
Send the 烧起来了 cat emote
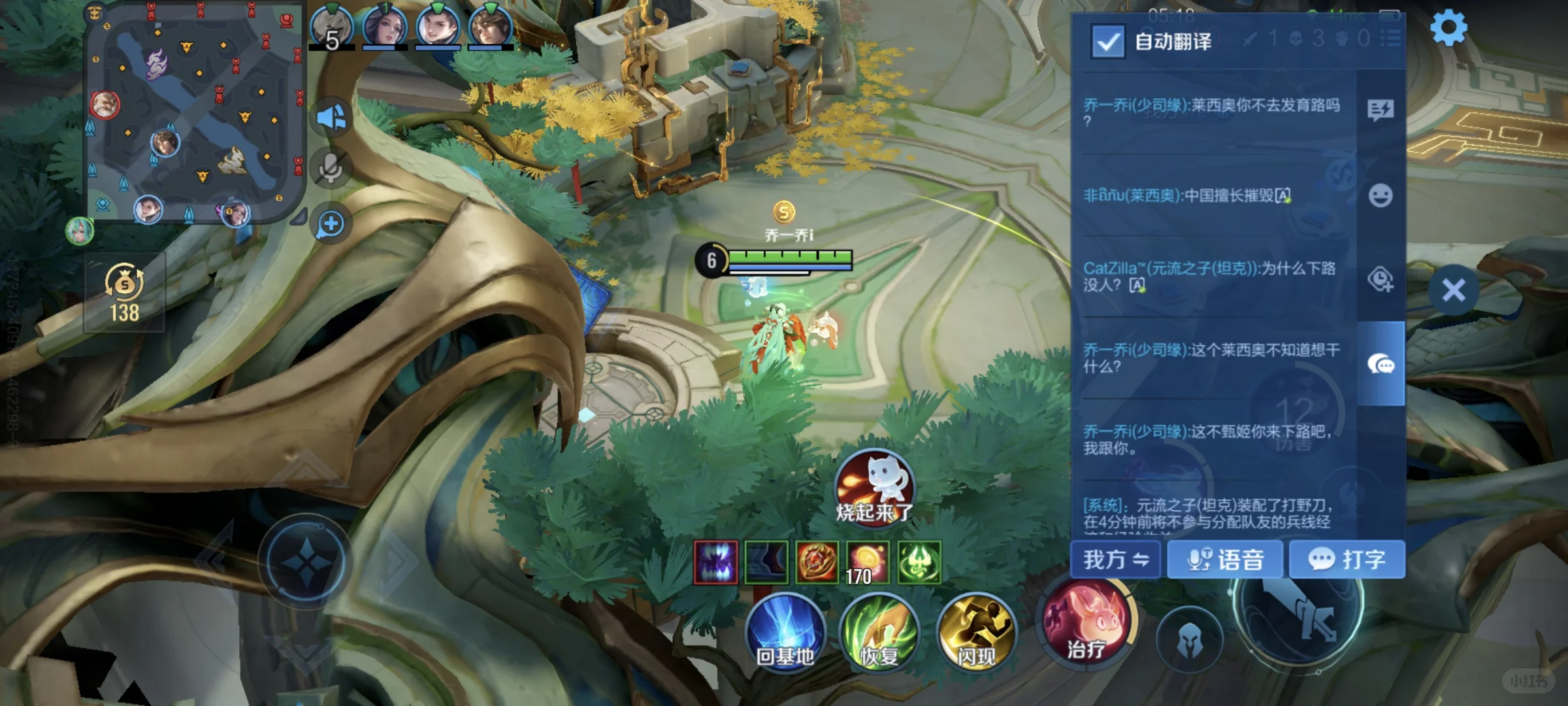click(874, 486)
